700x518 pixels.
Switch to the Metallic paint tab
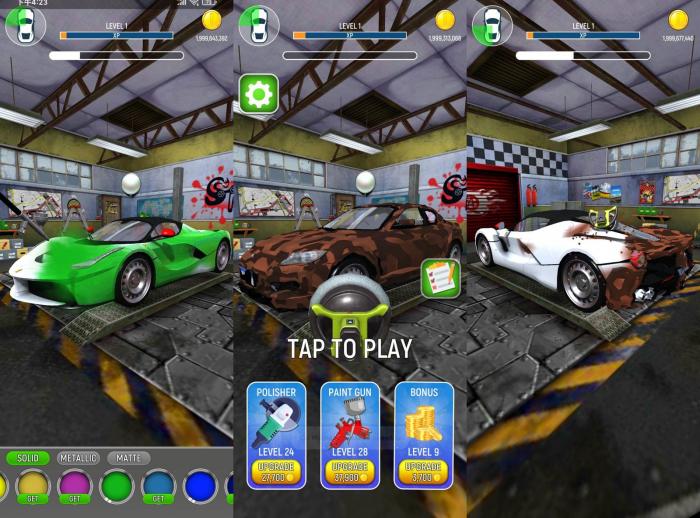[78, 458]
